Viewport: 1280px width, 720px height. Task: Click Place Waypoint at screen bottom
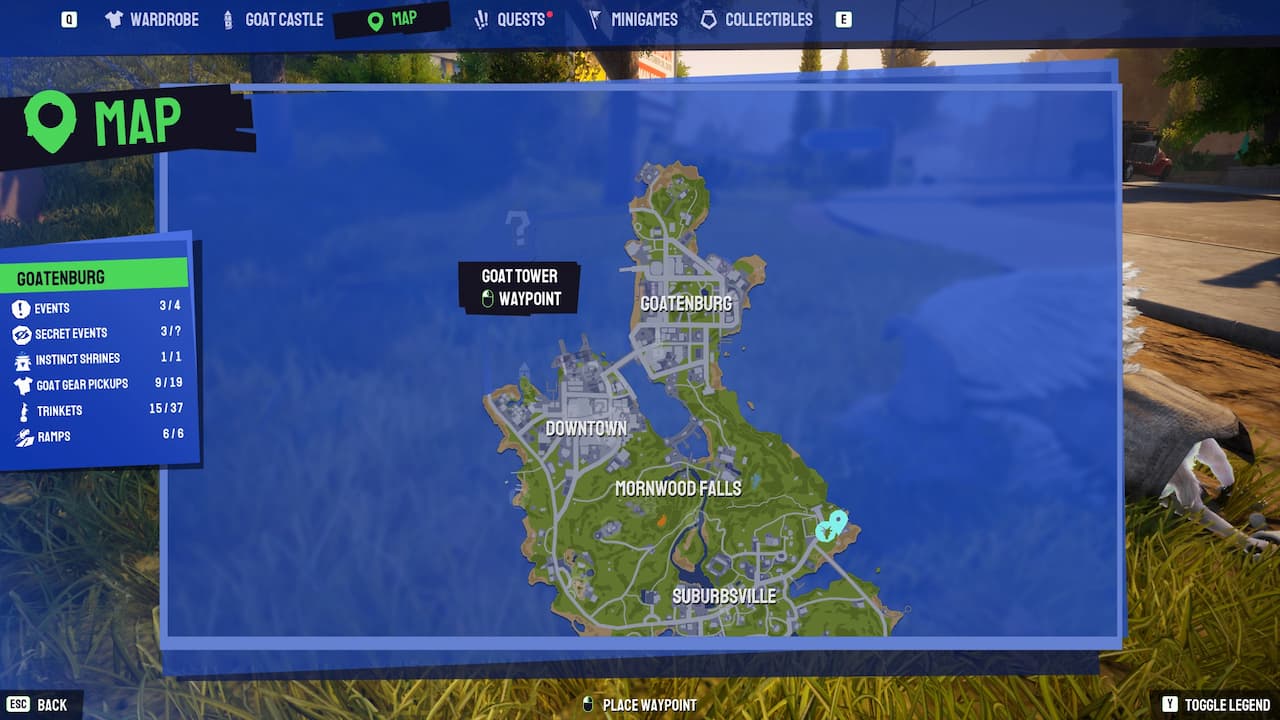(638, 704)
